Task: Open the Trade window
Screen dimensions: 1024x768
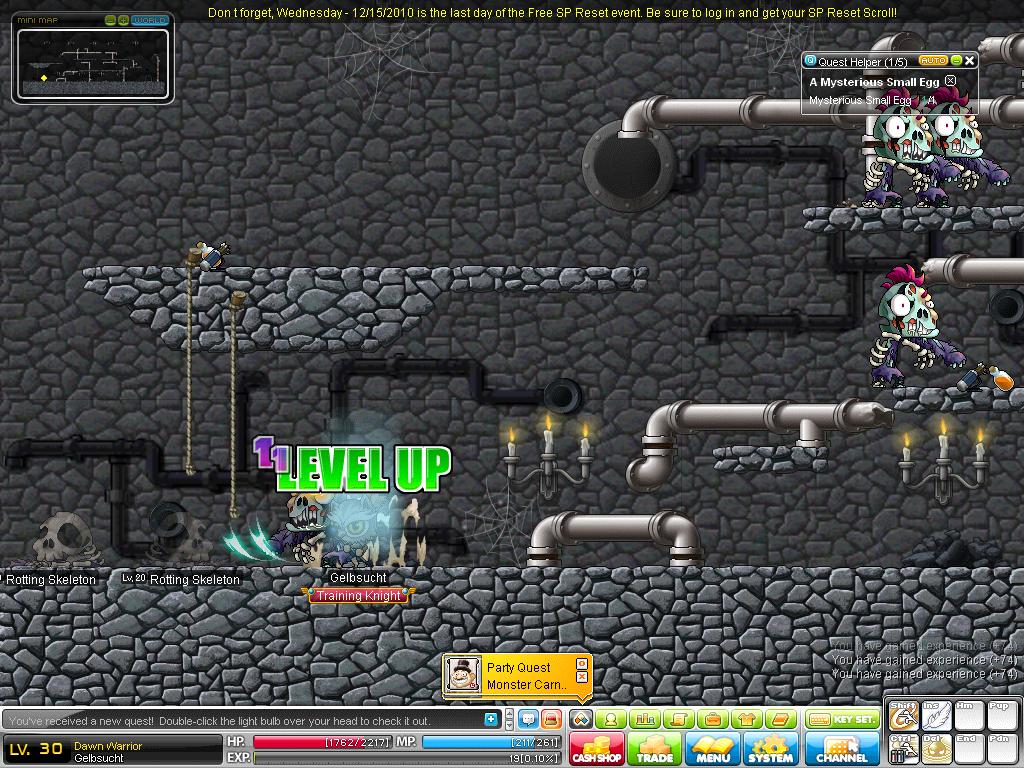Action: tap(655, 749)
